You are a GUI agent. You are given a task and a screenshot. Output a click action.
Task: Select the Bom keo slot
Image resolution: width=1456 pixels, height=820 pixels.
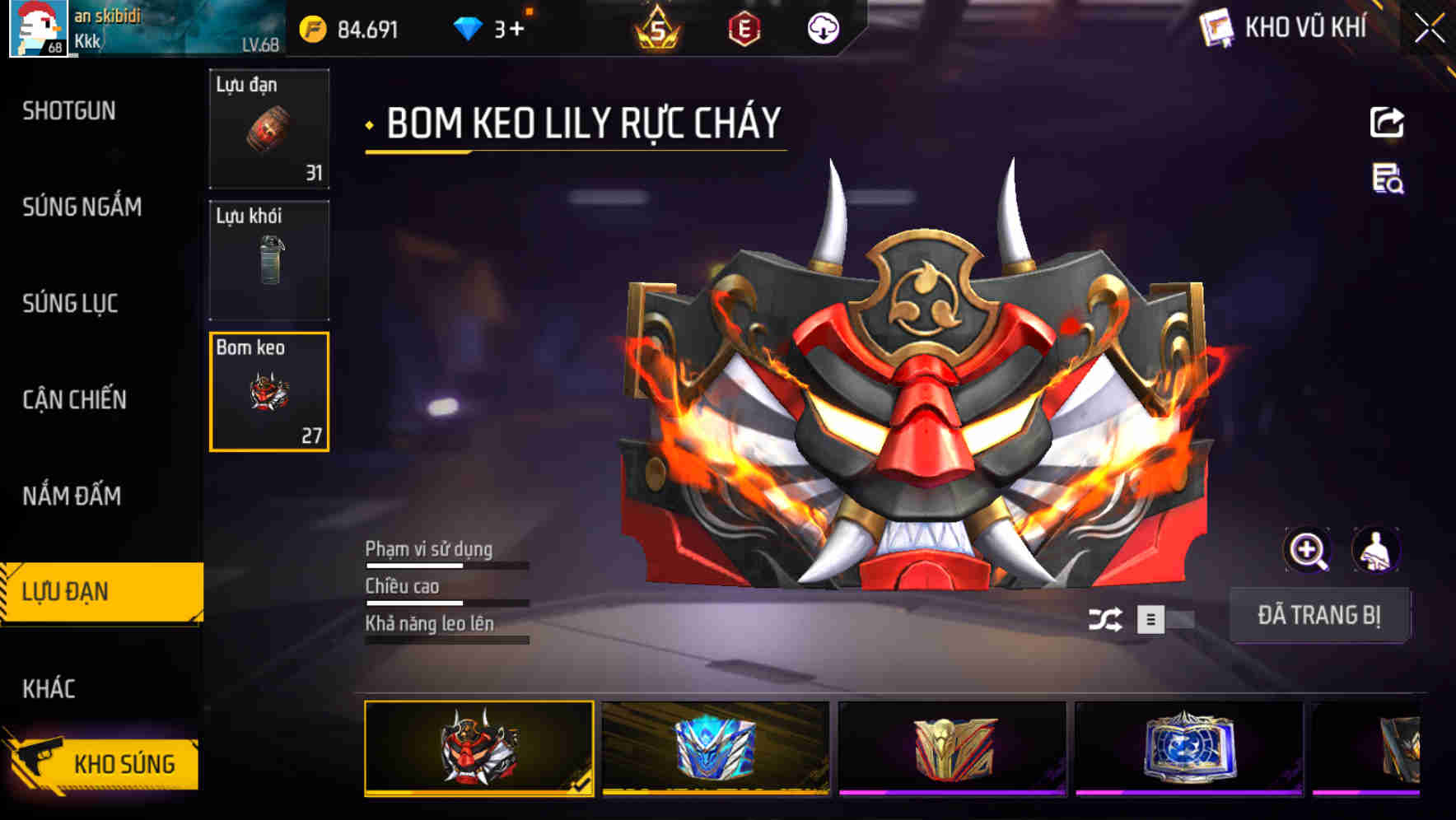click(268, 393)
